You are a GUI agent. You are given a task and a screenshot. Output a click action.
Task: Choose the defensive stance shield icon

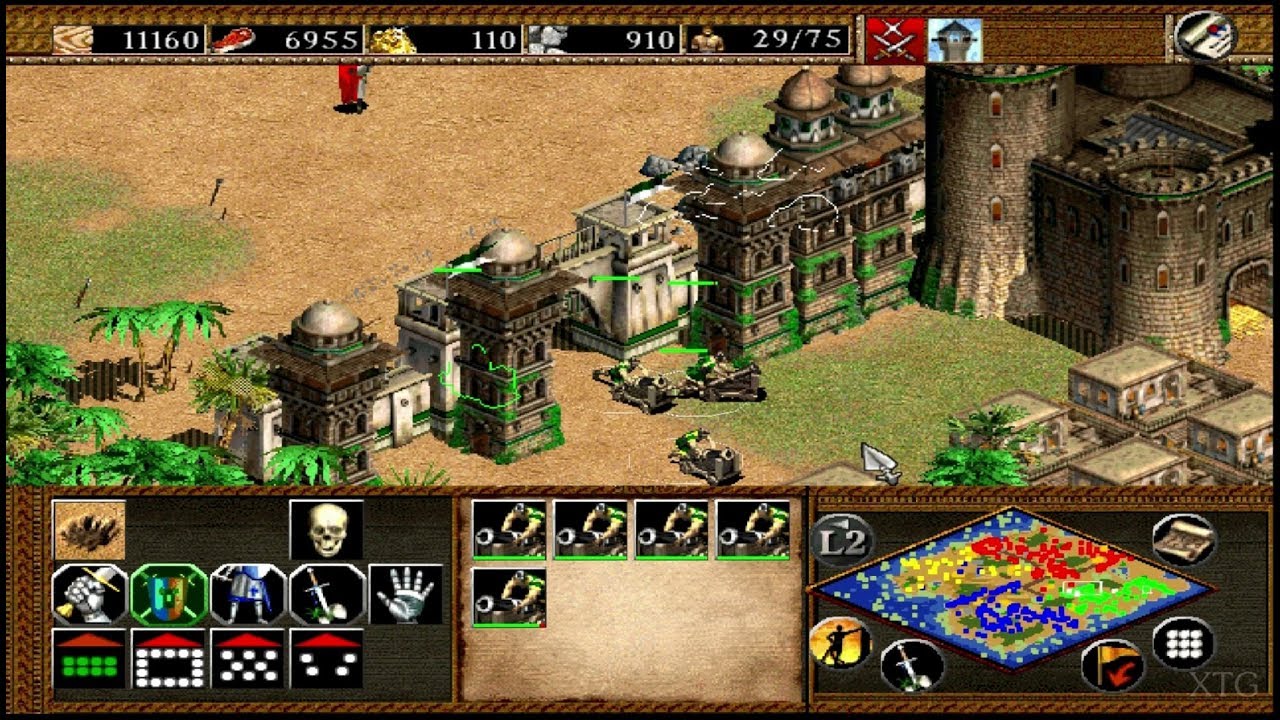coord(169,594)
